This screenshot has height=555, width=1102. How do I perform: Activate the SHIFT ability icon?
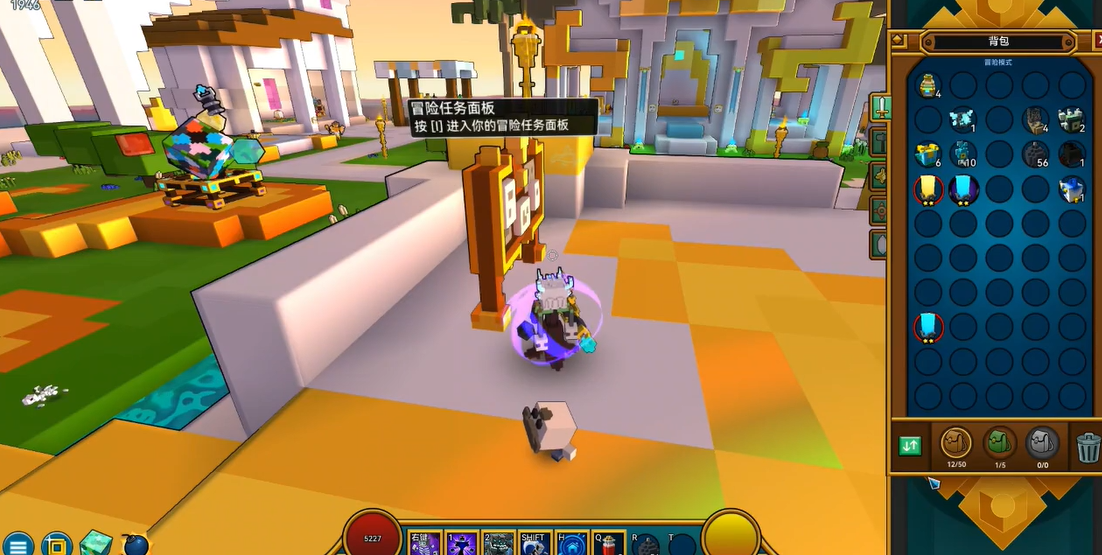pos(534,544)
